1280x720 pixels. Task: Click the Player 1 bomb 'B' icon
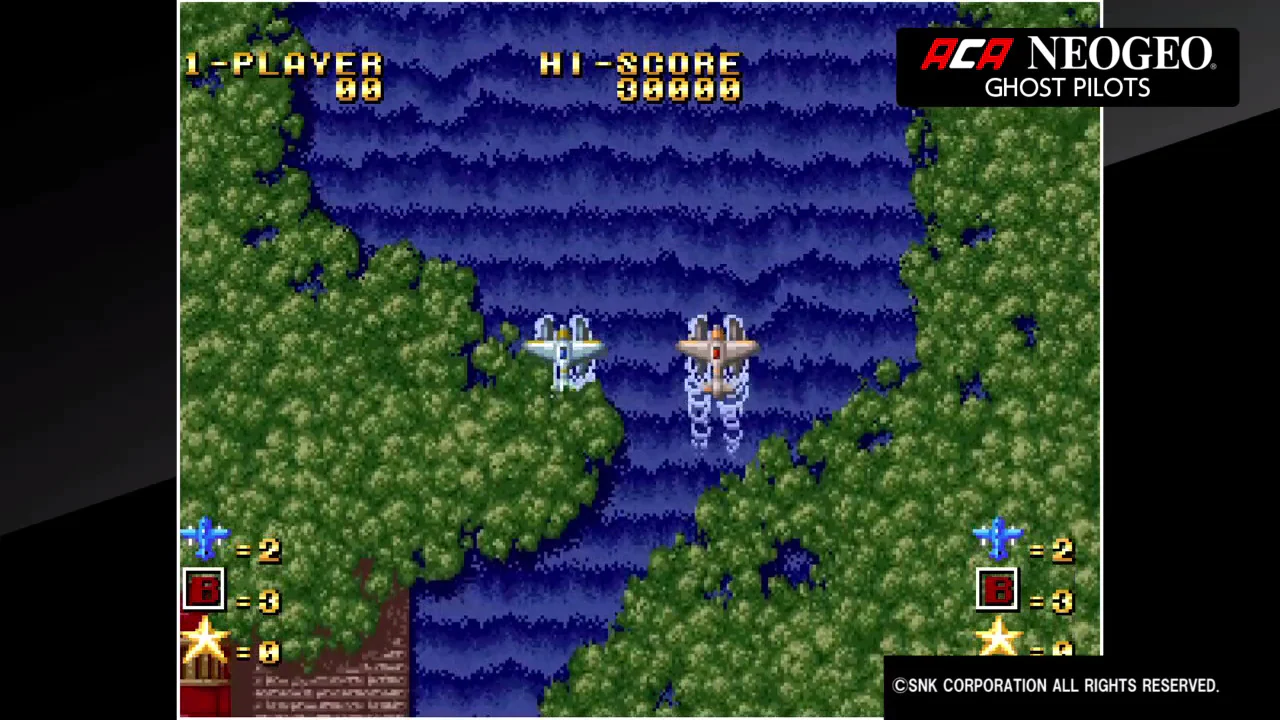point(205,590)
